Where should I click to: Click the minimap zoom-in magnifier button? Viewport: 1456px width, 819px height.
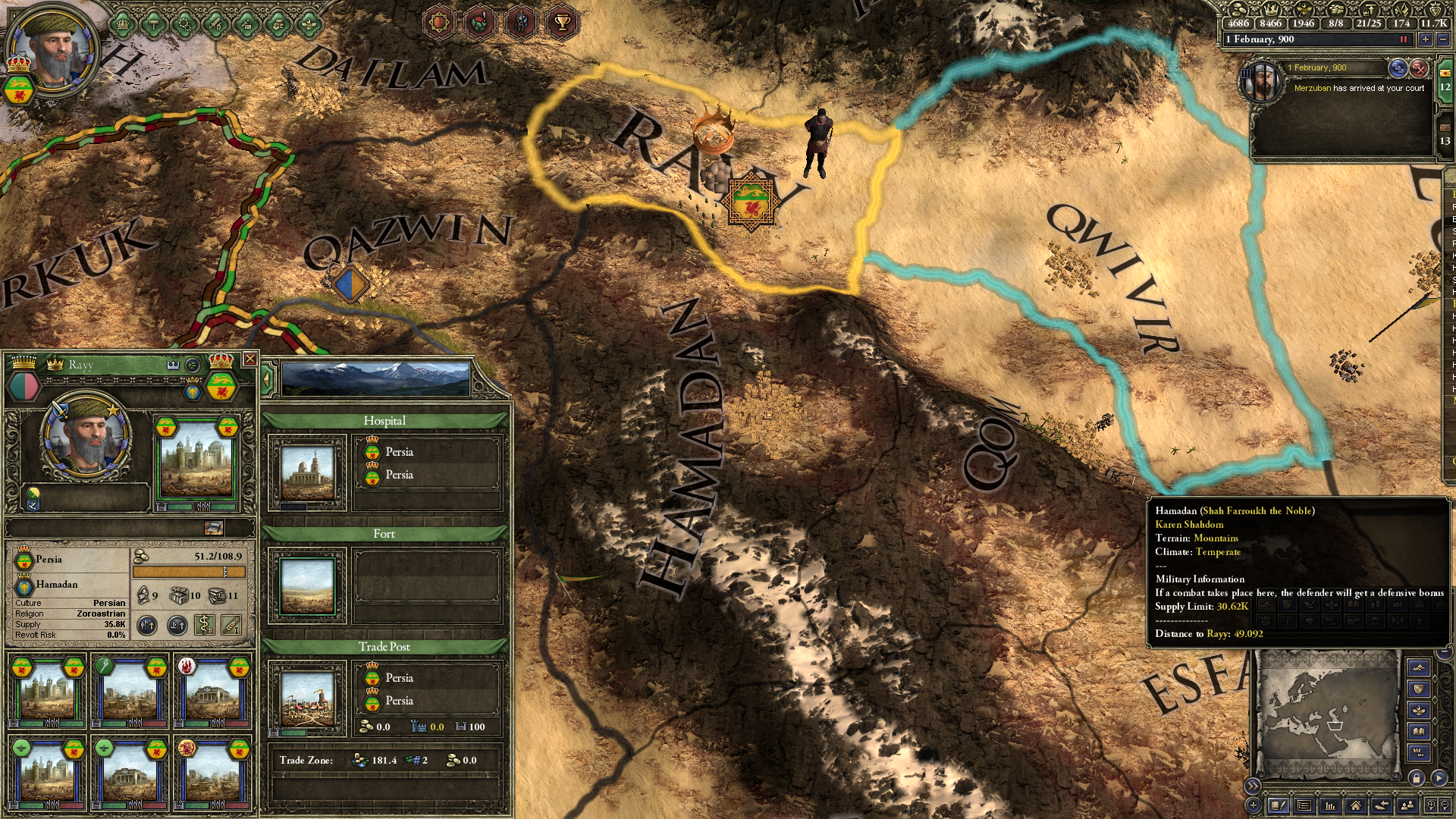pyautogui.click(x=1432, y=805)
